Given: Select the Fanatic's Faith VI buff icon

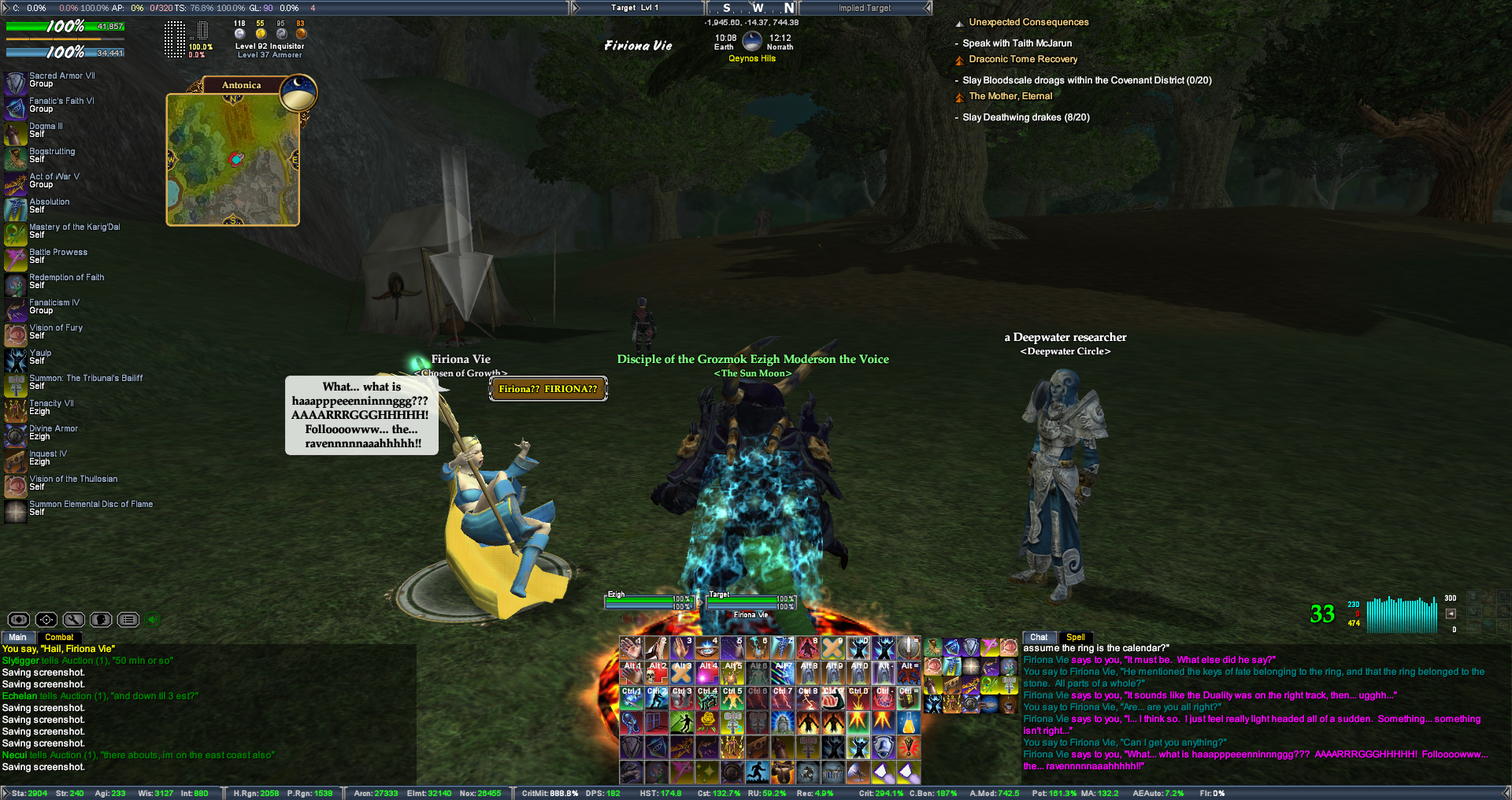Looking at the screenshot, I should (x=16, y=106).
